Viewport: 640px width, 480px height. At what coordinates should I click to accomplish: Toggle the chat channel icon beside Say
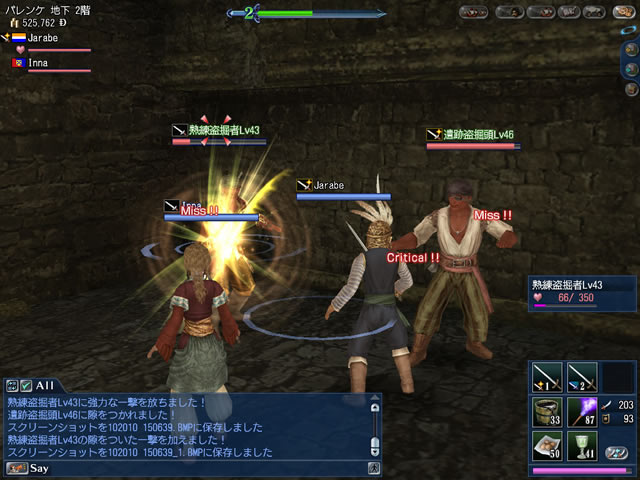(x=16, y=467)
